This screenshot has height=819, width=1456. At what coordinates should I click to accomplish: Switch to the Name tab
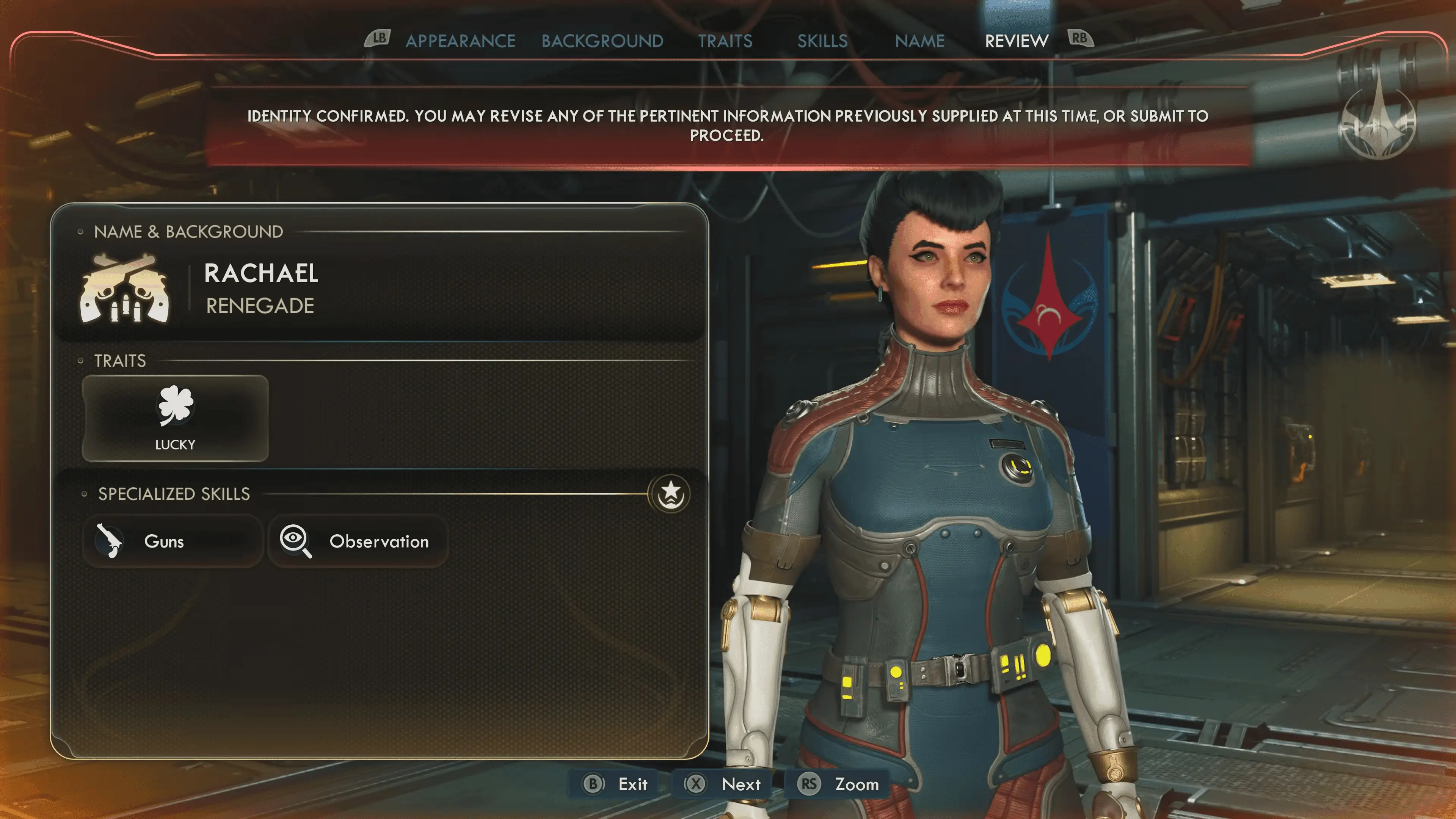pyautogui.click(x=919, y=41)
